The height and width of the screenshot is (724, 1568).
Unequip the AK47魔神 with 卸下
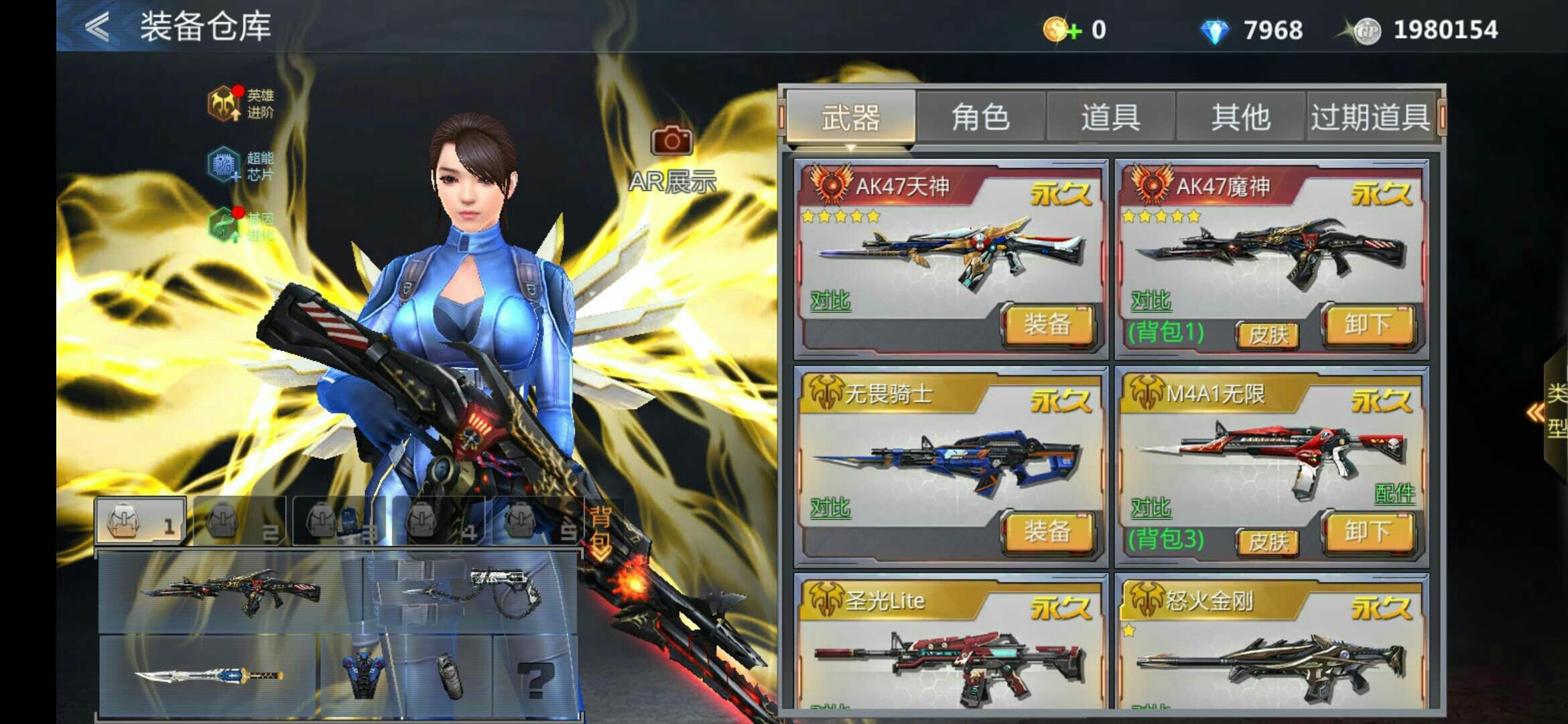pyautogui.click(x=1368, y=327)
